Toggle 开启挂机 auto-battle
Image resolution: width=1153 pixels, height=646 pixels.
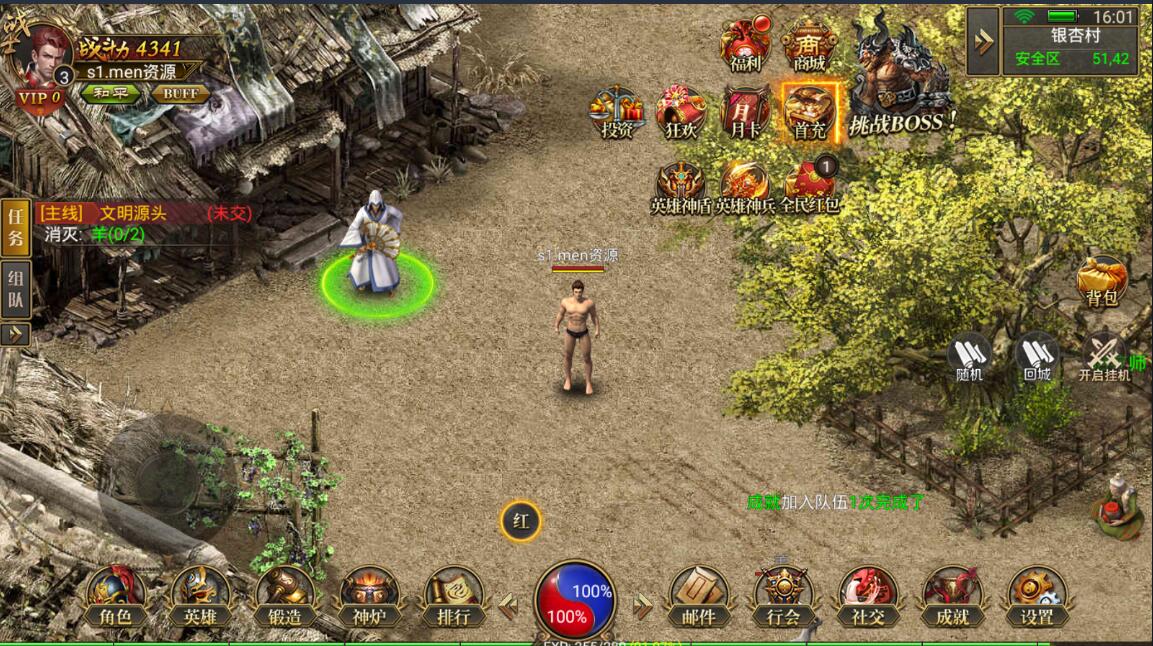point(1104,357)
